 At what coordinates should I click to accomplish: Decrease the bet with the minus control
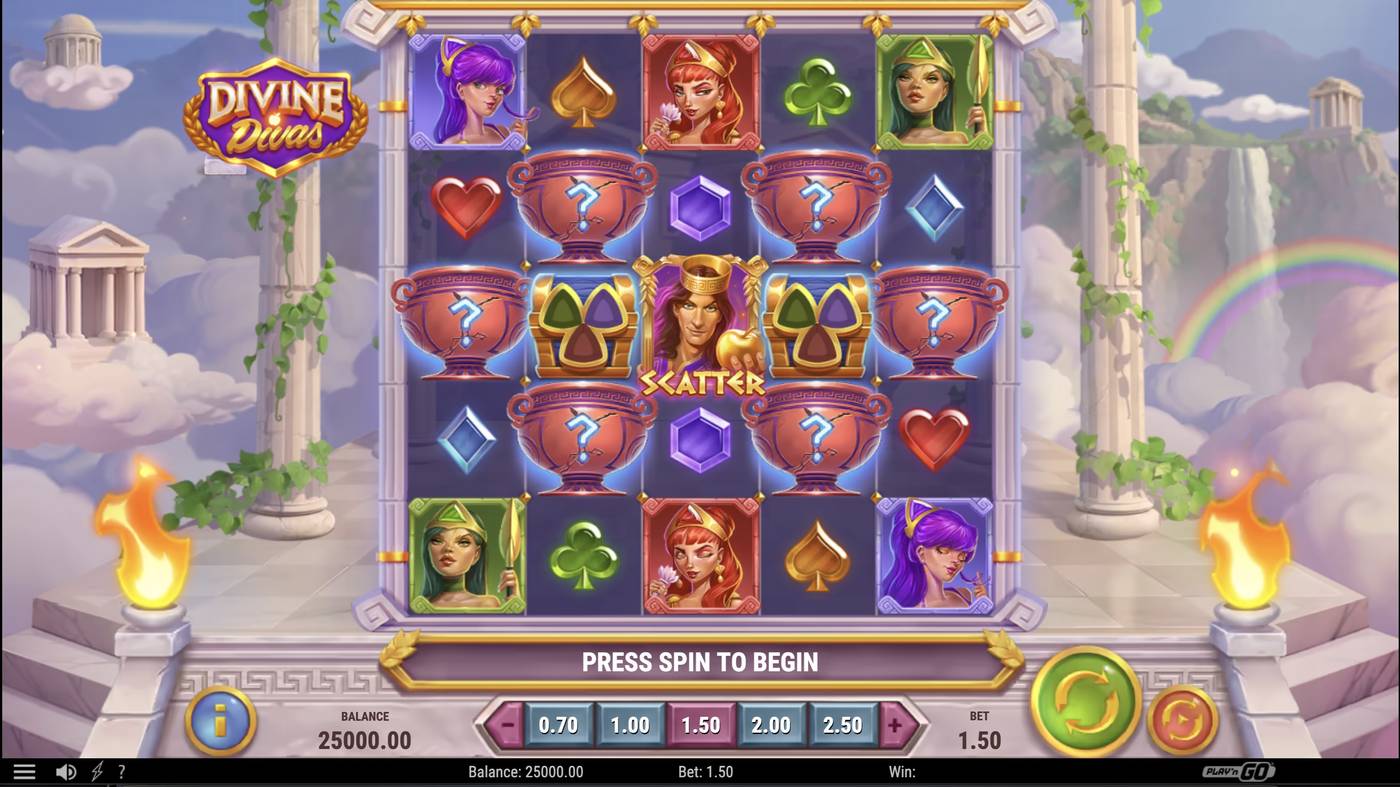tap(505, 727)
